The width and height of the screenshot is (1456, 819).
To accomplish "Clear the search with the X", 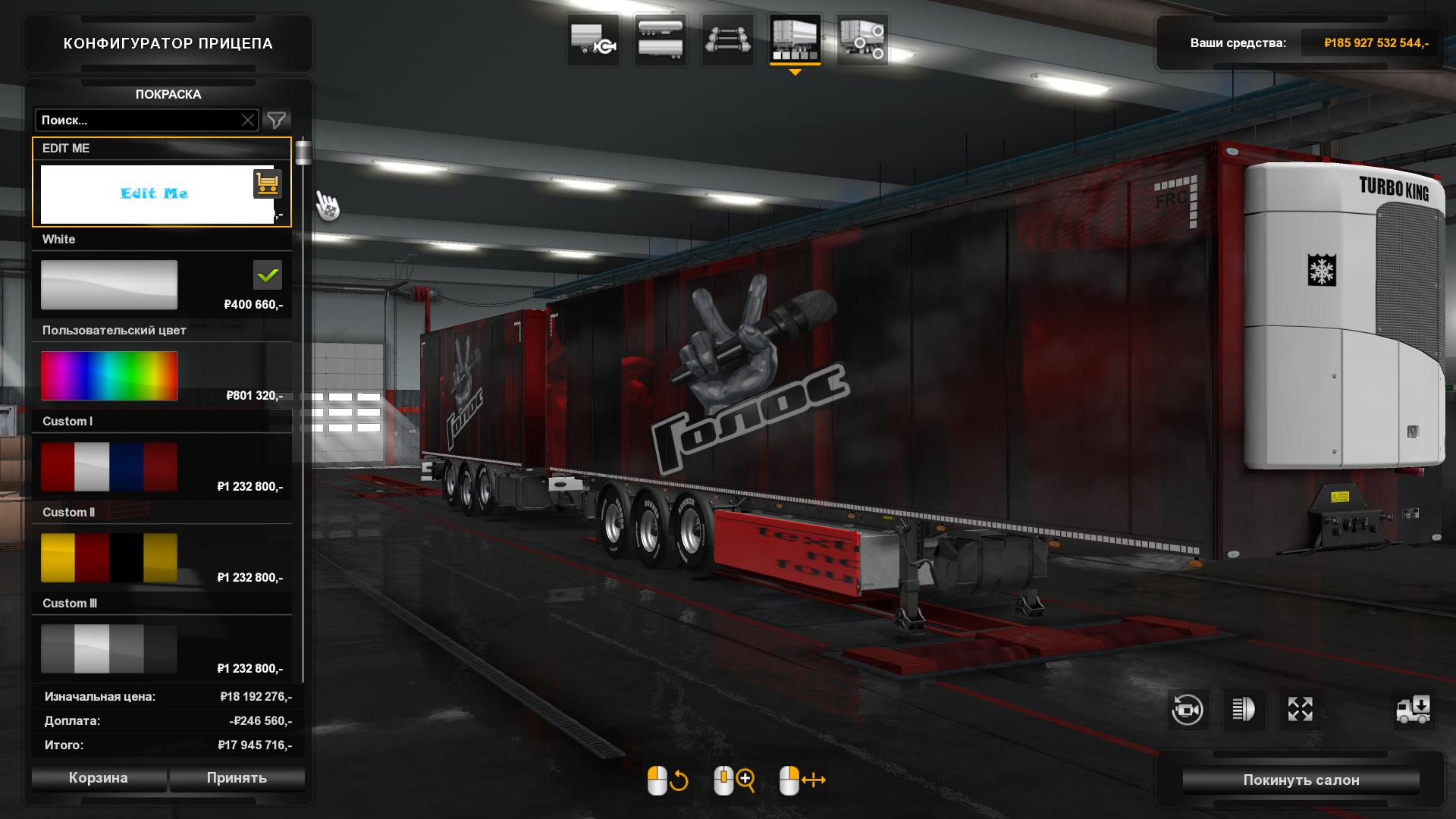I will 248,121.
